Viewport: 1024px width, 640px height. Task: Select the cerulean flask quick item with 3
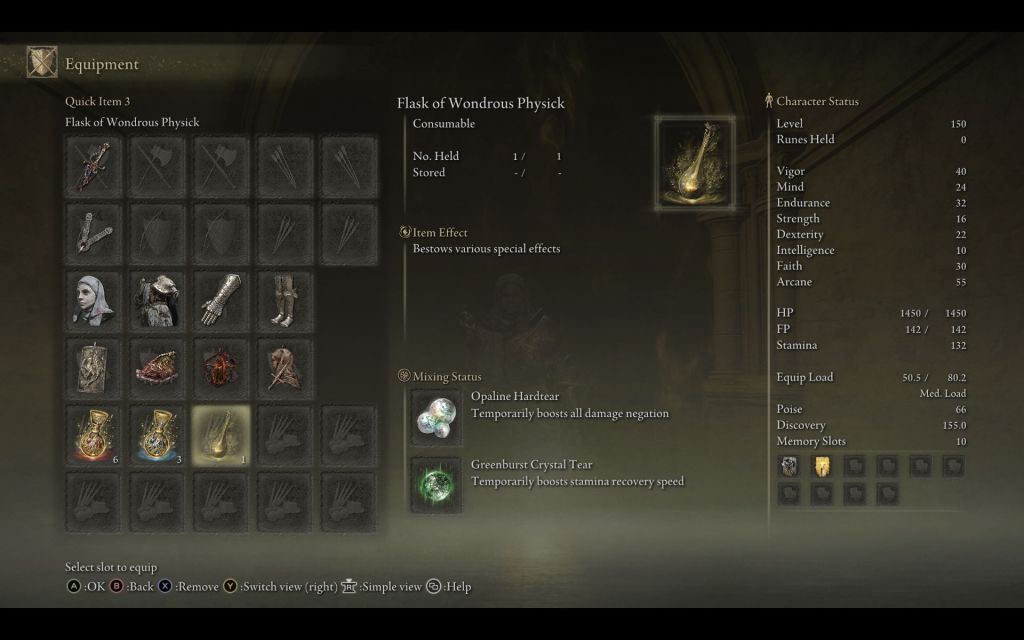pos(158,434)
